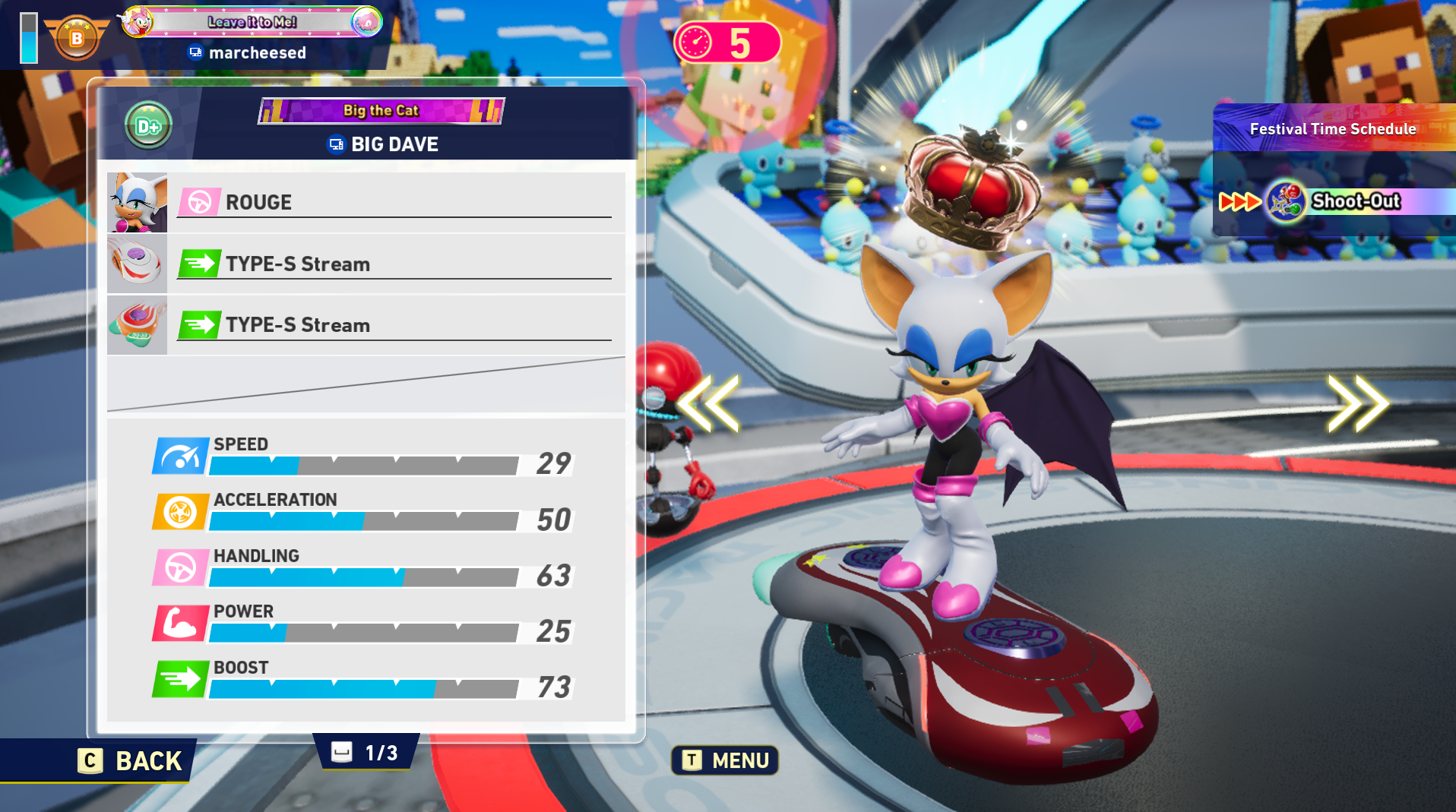1456x812 pixels.
Task: Click the BIG DAVE player name header
Action: 384,144
